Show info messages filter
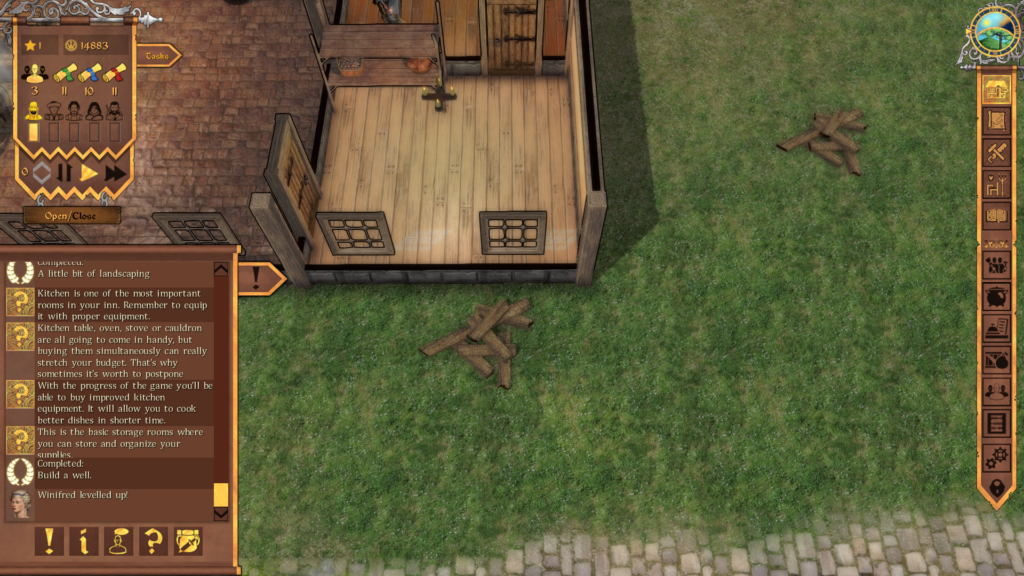The width and height of the screenshot is (1024, 576). 84,541
